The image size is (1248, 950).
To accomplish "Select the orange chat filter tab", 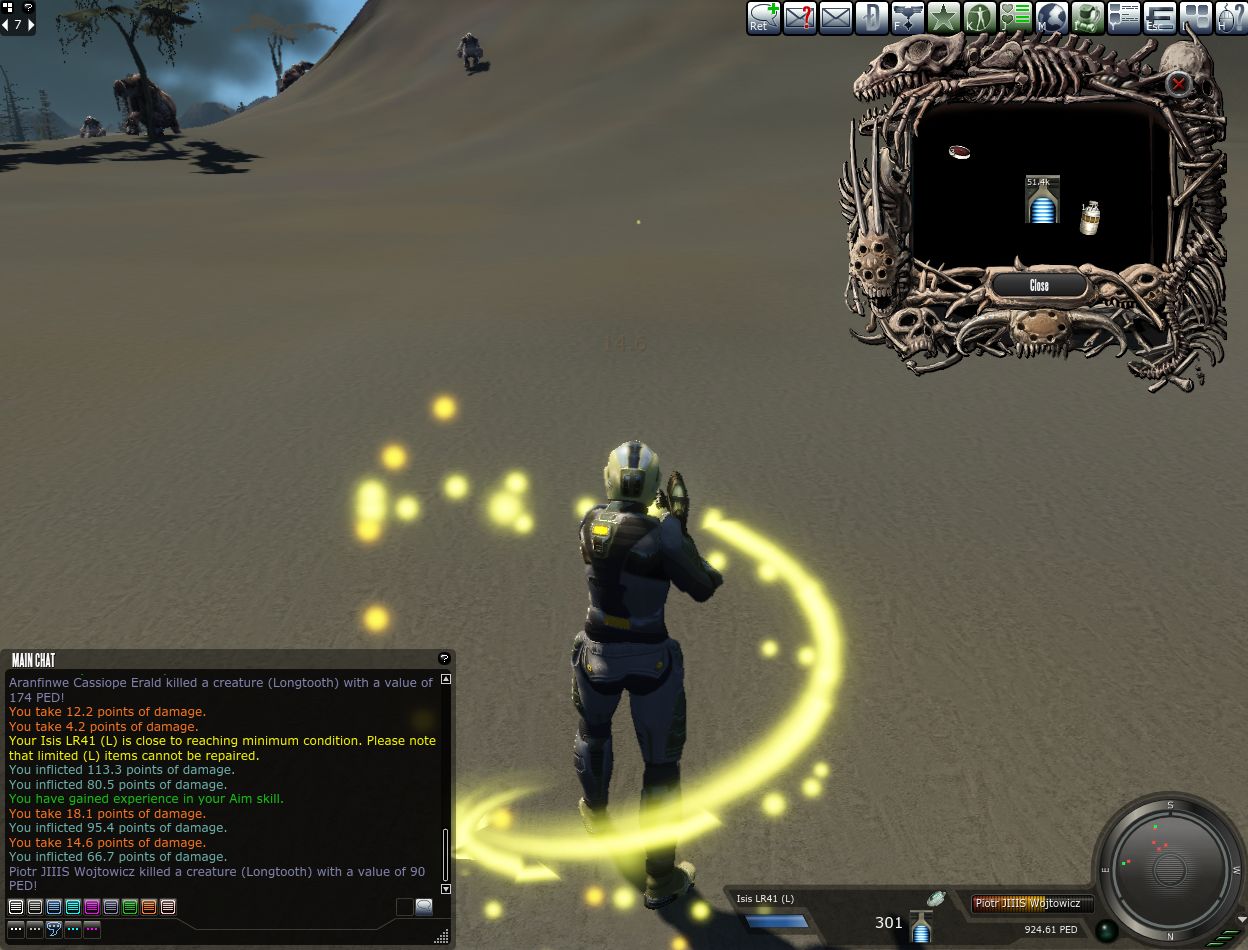I will (x=149, y=907).
